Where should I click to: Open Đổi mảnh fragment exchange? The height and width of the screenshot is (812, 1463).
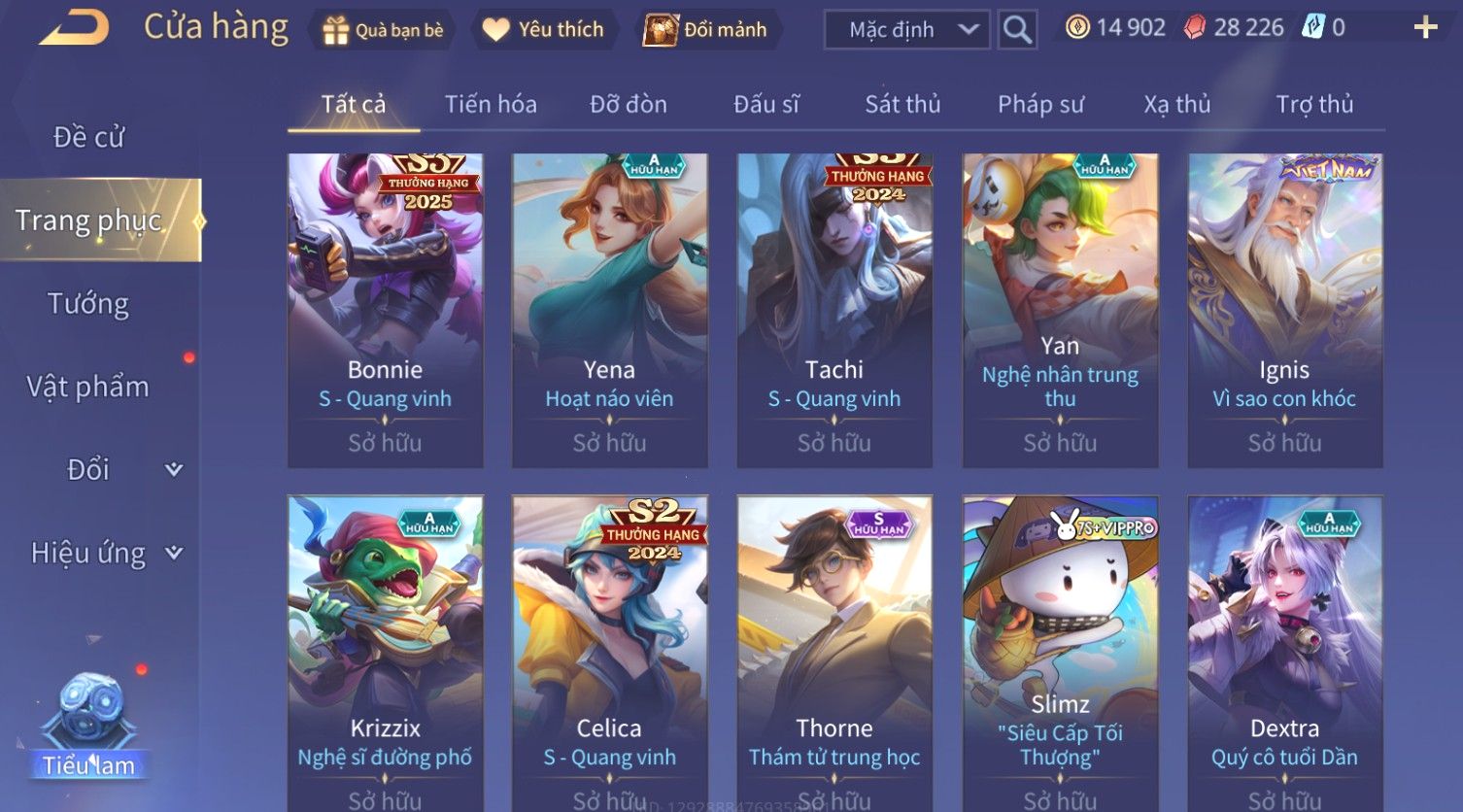coord(706,30)
